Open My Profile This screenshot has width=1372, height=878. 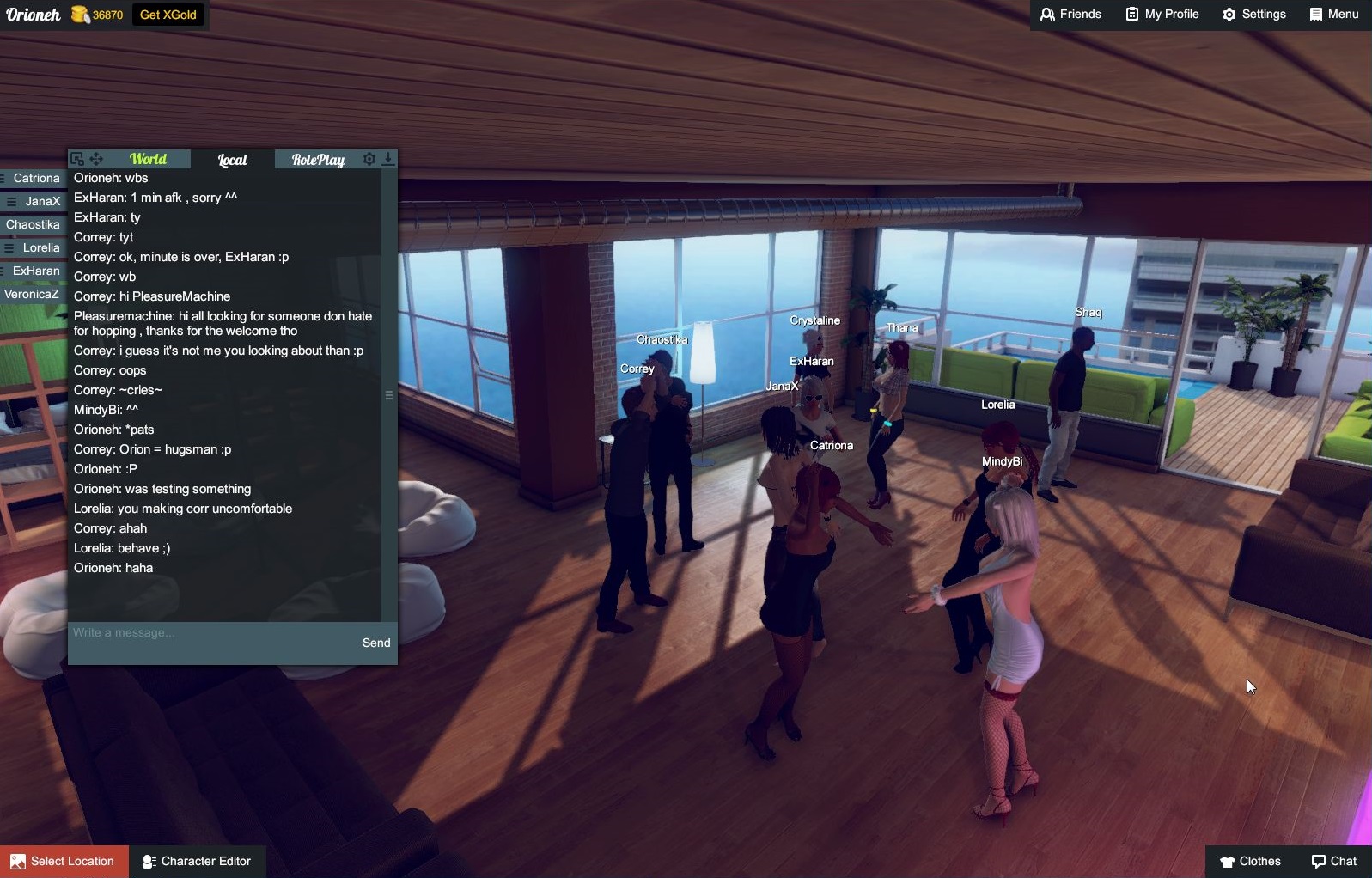1162,15
